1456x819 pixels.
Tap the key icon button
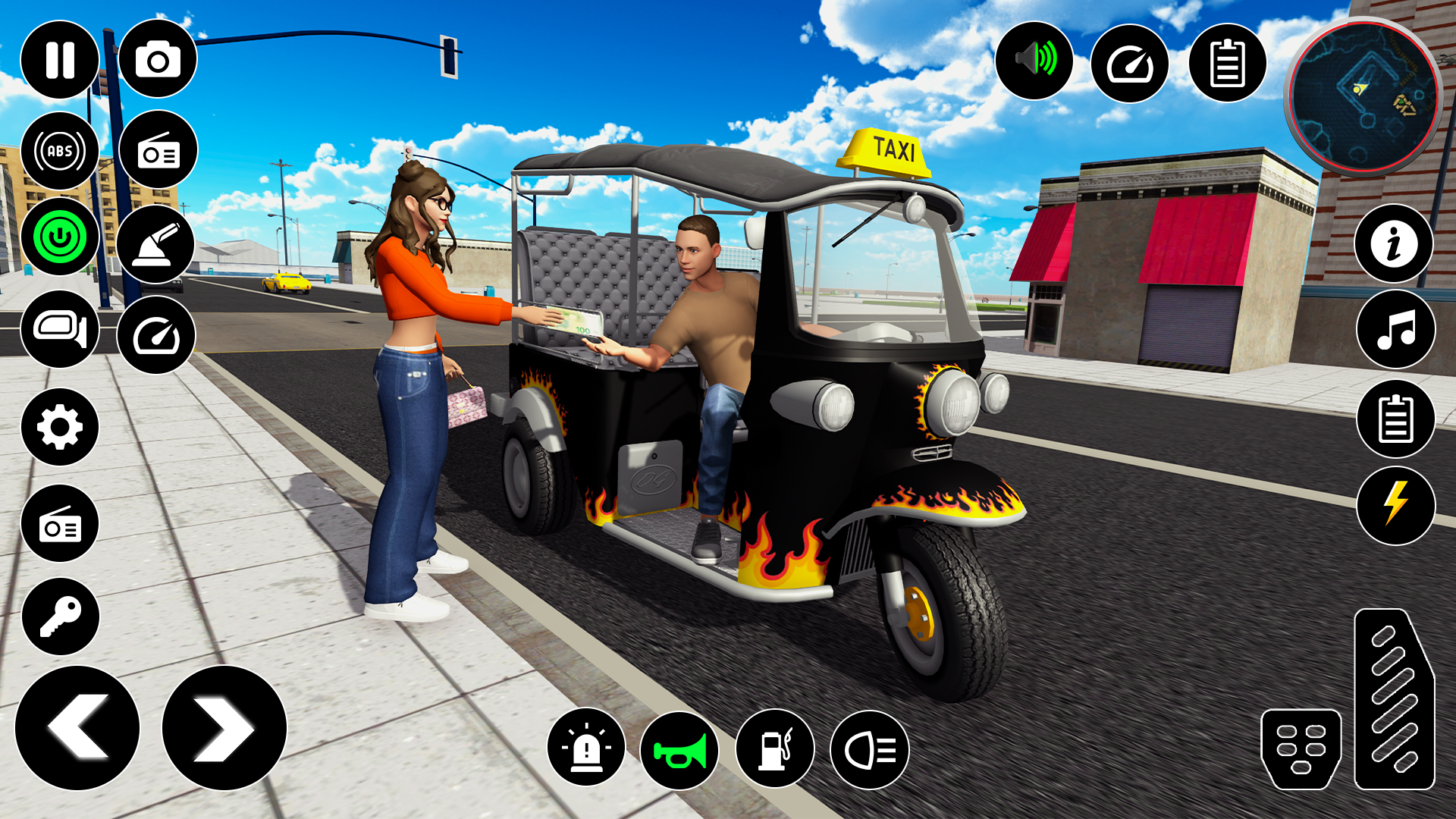coord(60,617)
